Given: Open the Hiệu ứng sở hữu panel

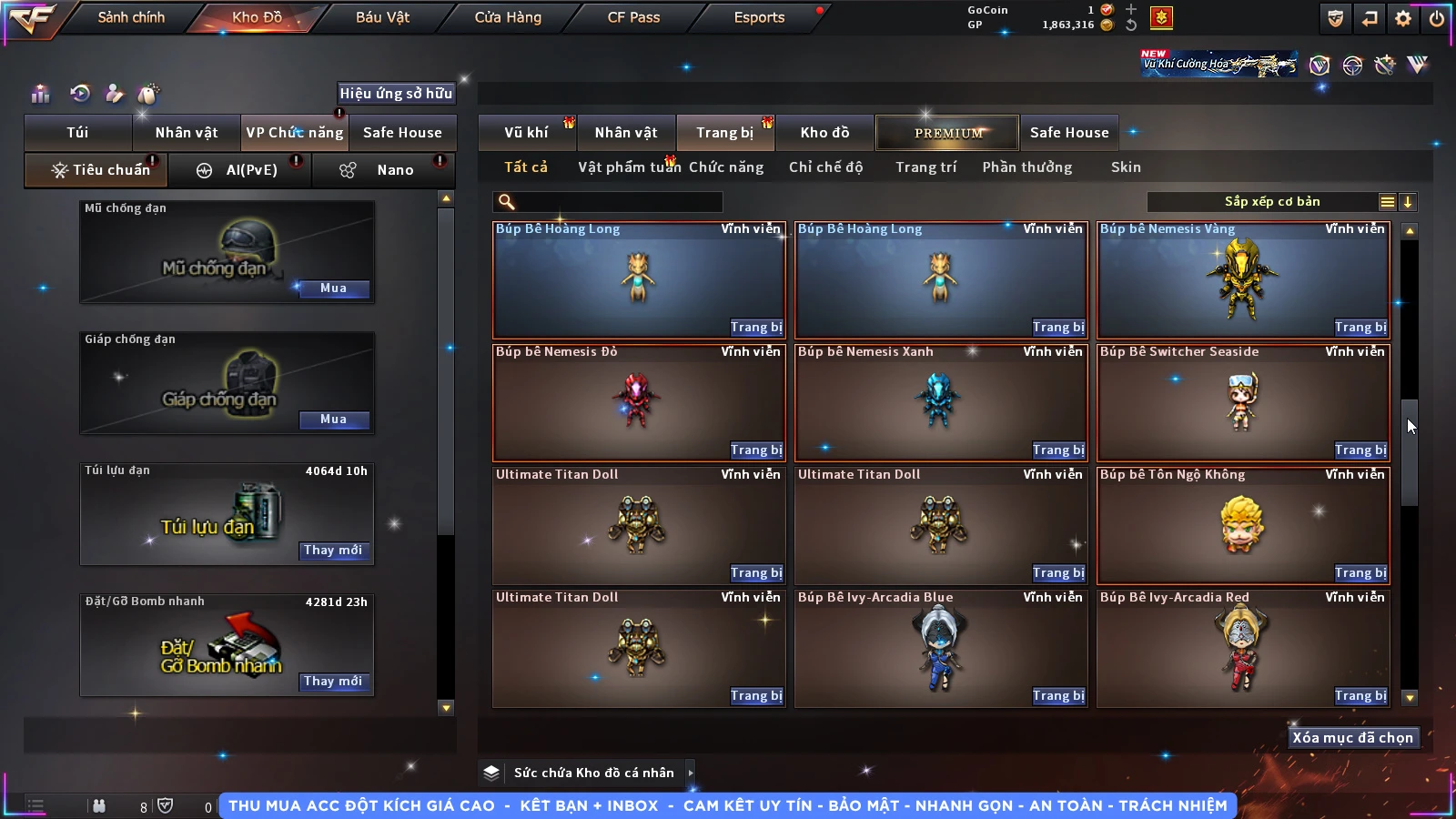Looking at the screenshot, I should [x=396, y=93].
